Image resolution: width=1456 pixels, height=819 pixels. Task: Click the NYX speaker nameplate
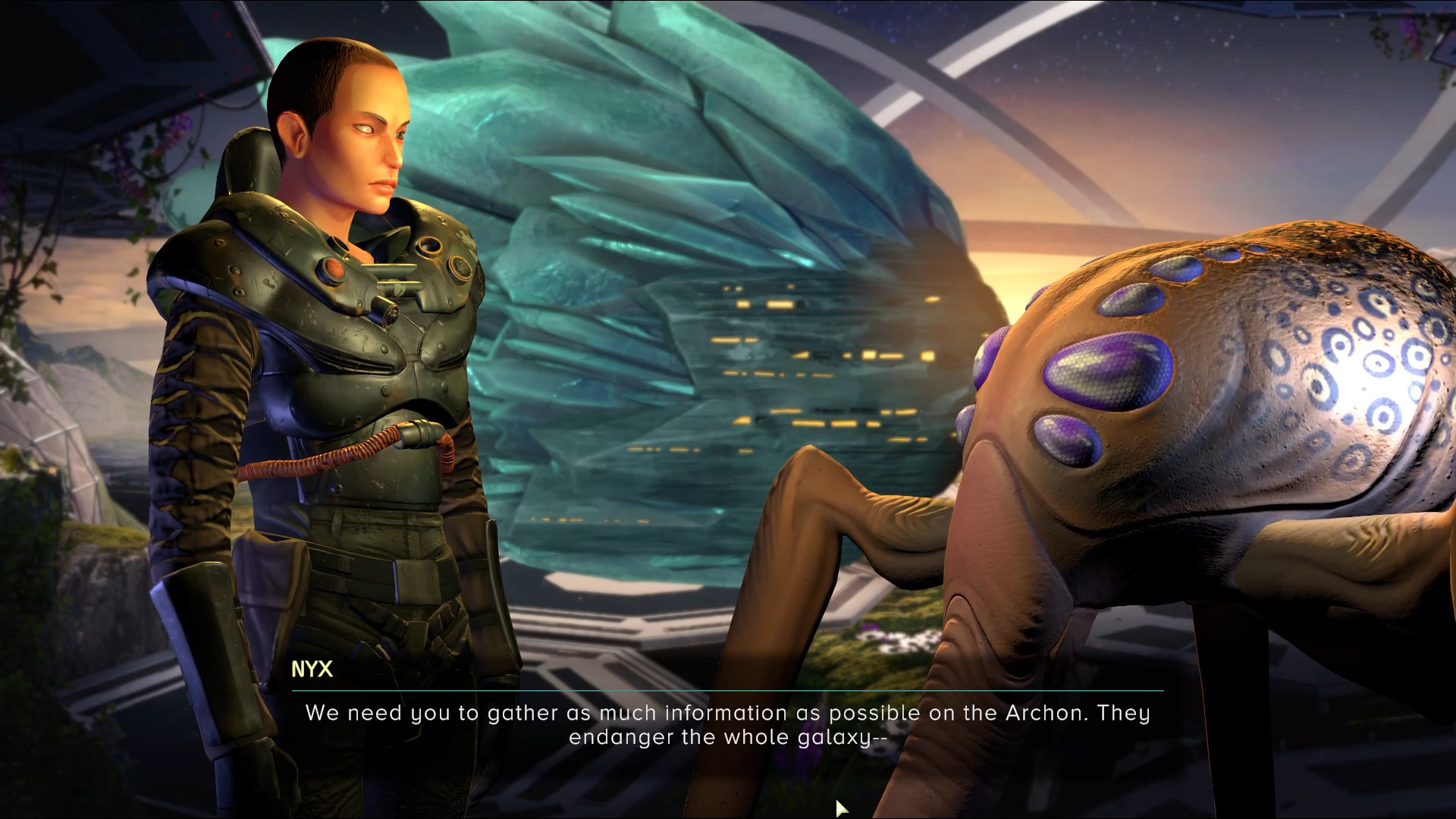311,670
